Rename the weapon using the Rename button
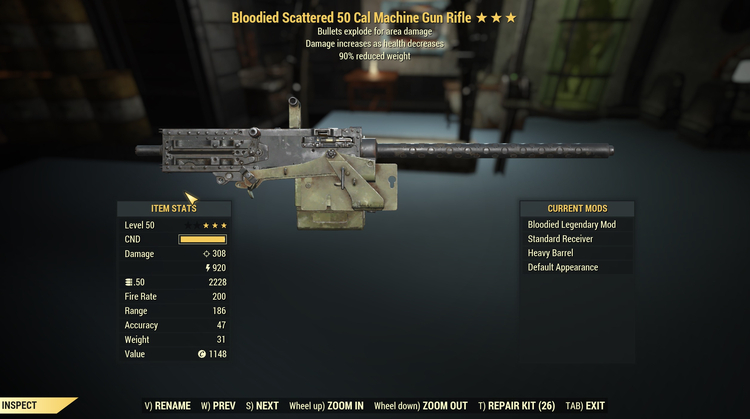 pyautogui.click(x=170, y=407)
